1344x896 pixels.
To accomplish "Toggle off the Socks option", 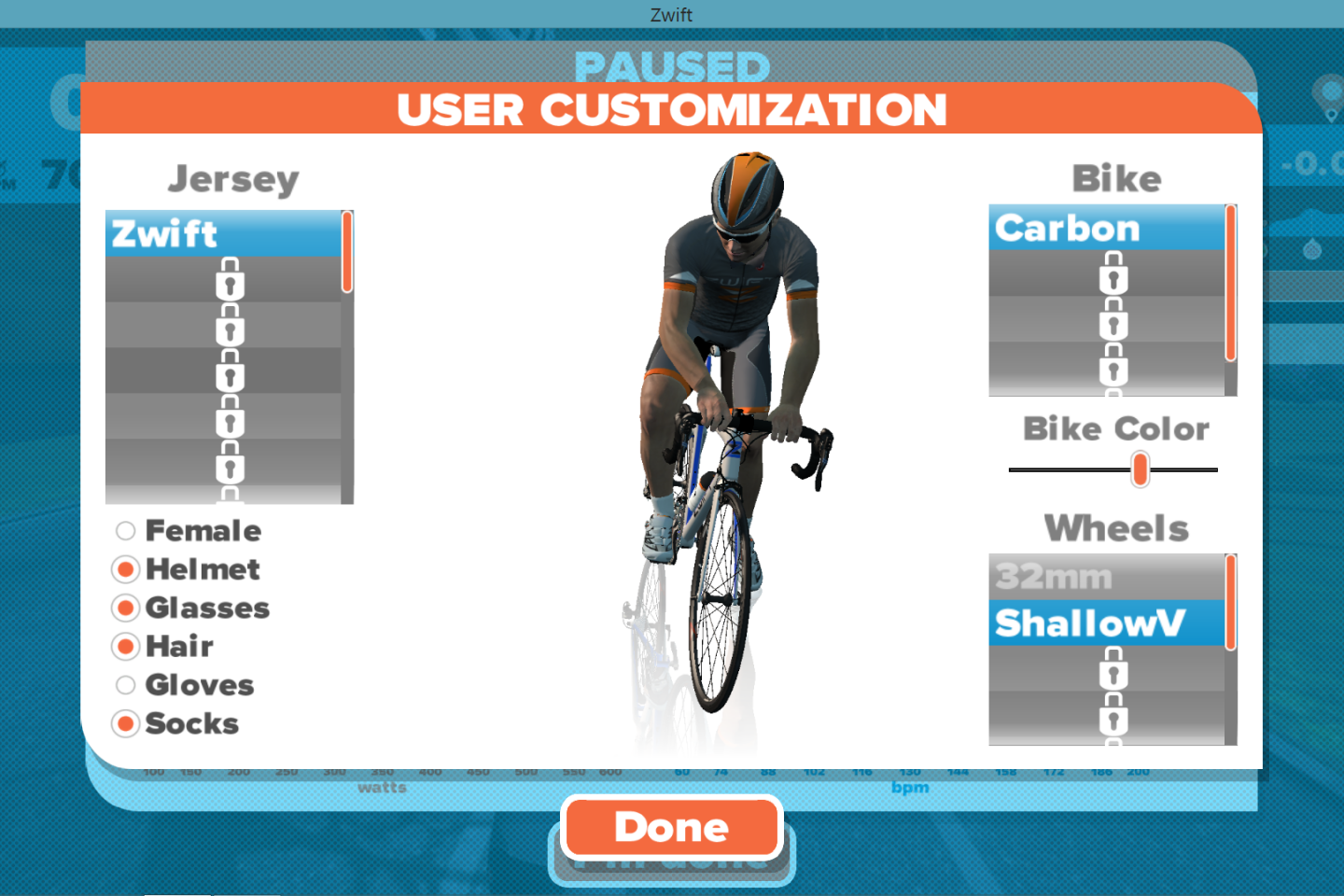I will [125, 723].
